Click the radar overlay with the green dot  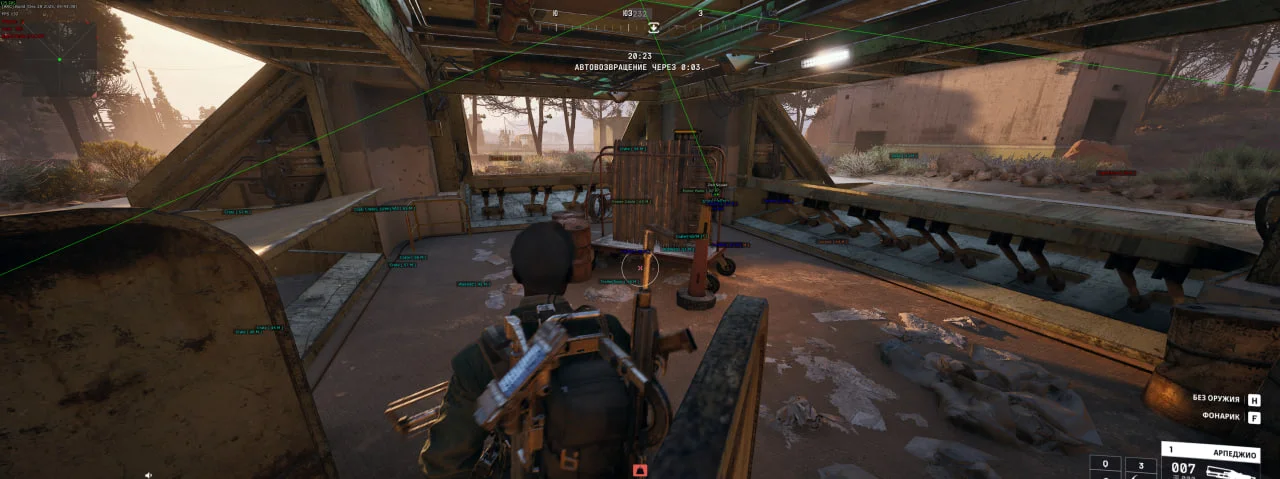[x=59, y=59]
